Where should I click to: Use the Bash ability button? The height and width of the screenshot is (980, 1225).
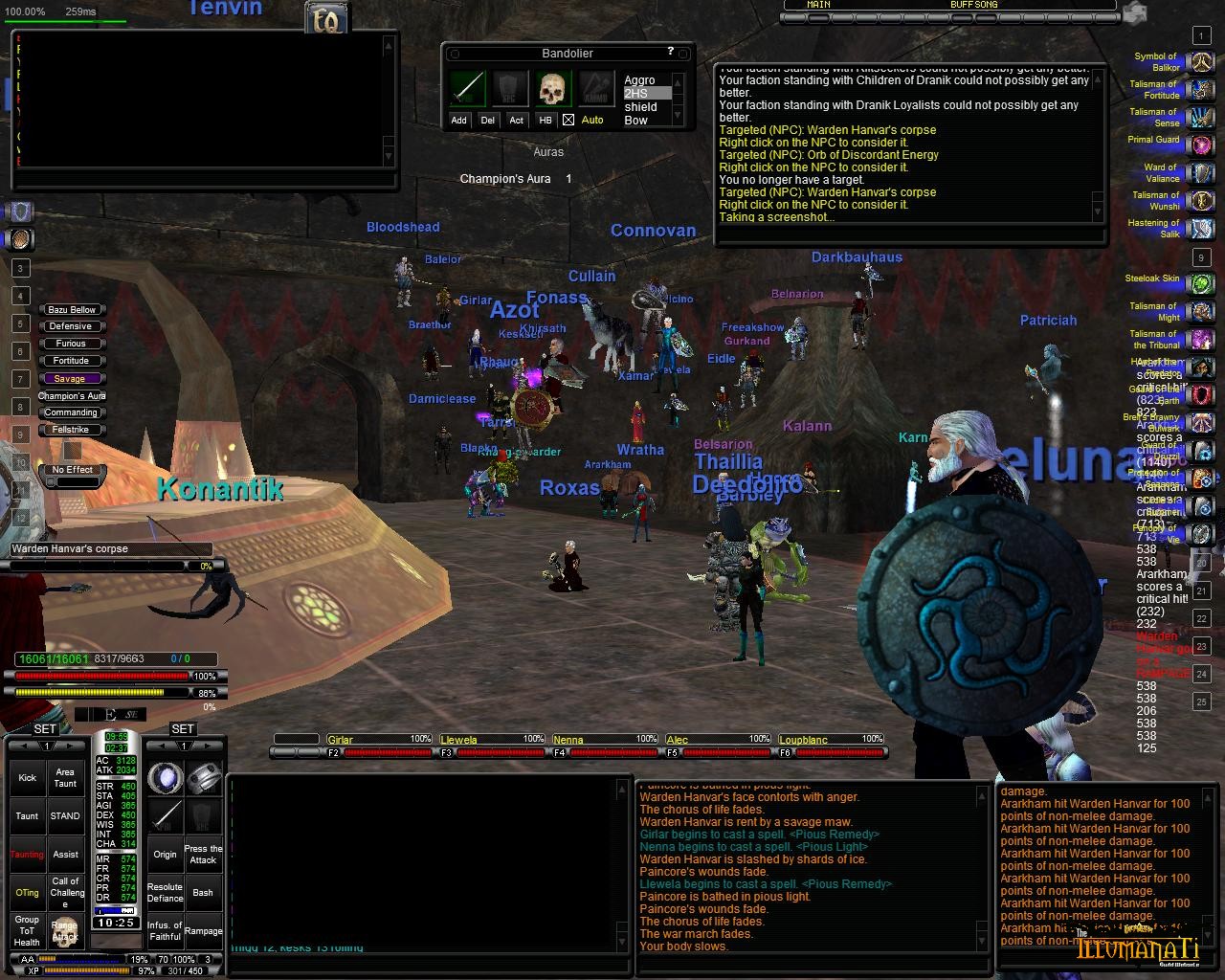(203, 893)
